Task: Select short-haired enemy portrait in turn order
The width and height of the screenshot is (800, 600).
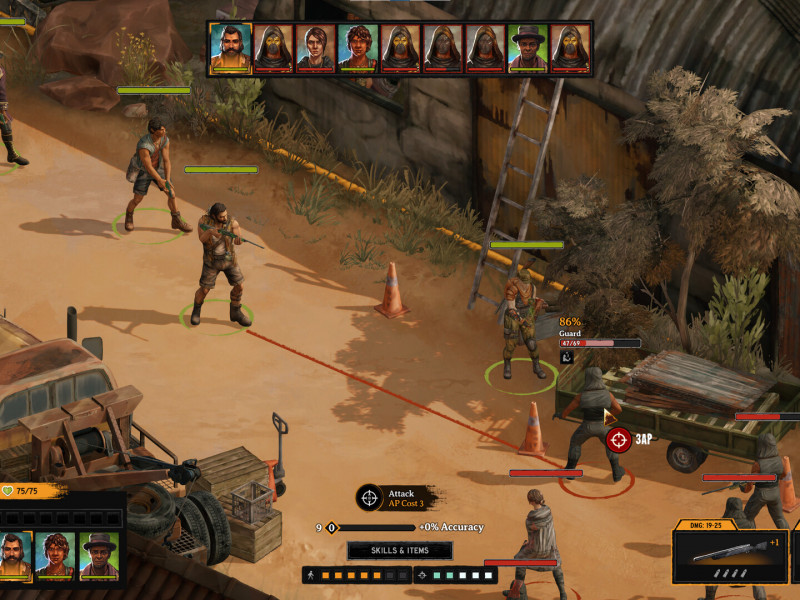Action: coord(315,48)
